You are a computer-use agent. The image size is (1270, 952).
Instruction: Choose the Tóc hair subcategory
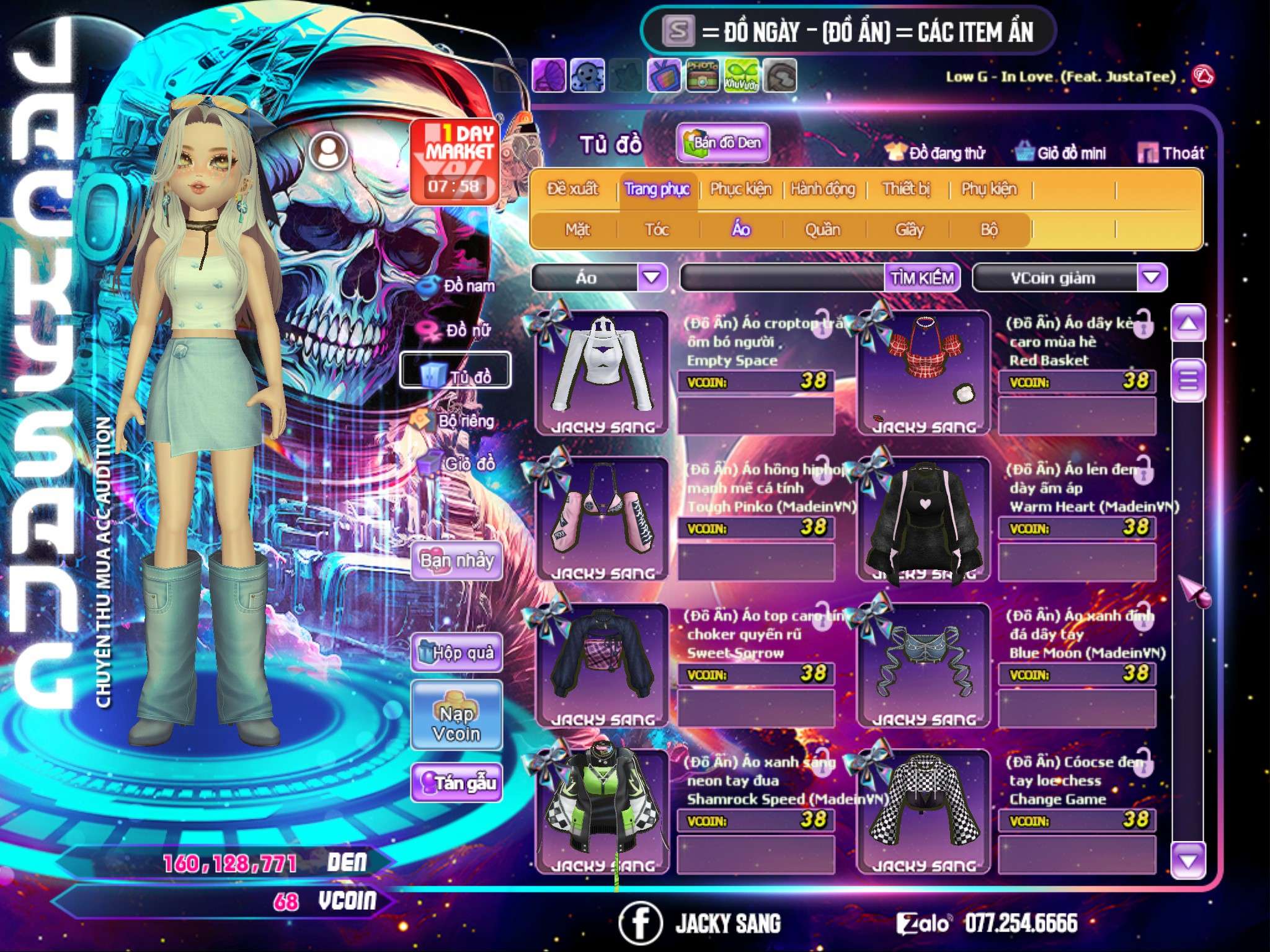pos(657,230)
